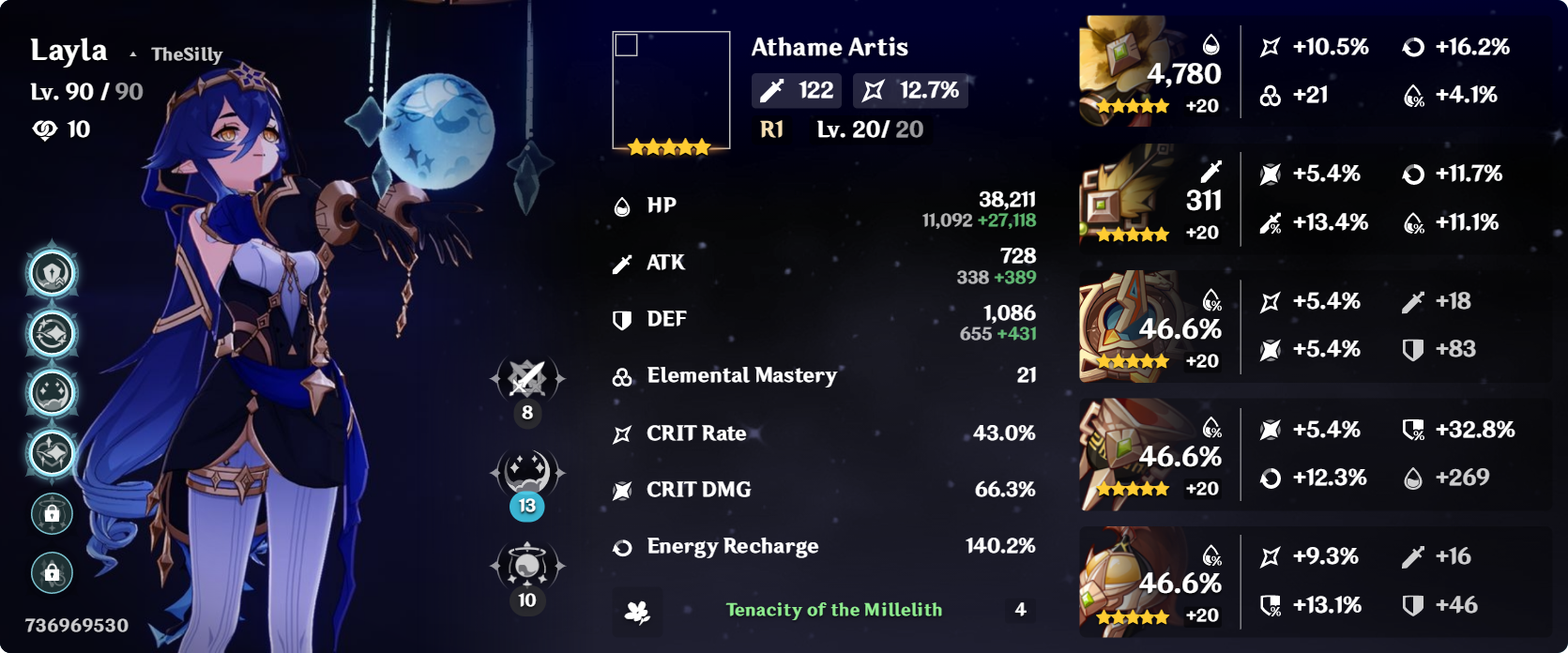Click the Tenacity of the Millelith flower icon
1568x653 pixels.
637,612
